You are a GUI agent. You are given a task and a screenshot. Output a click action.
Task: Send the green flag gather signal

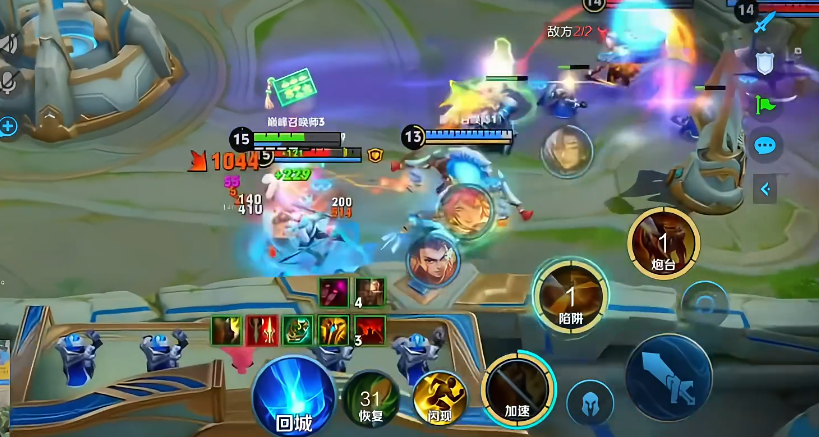click(x=766, y=103)
